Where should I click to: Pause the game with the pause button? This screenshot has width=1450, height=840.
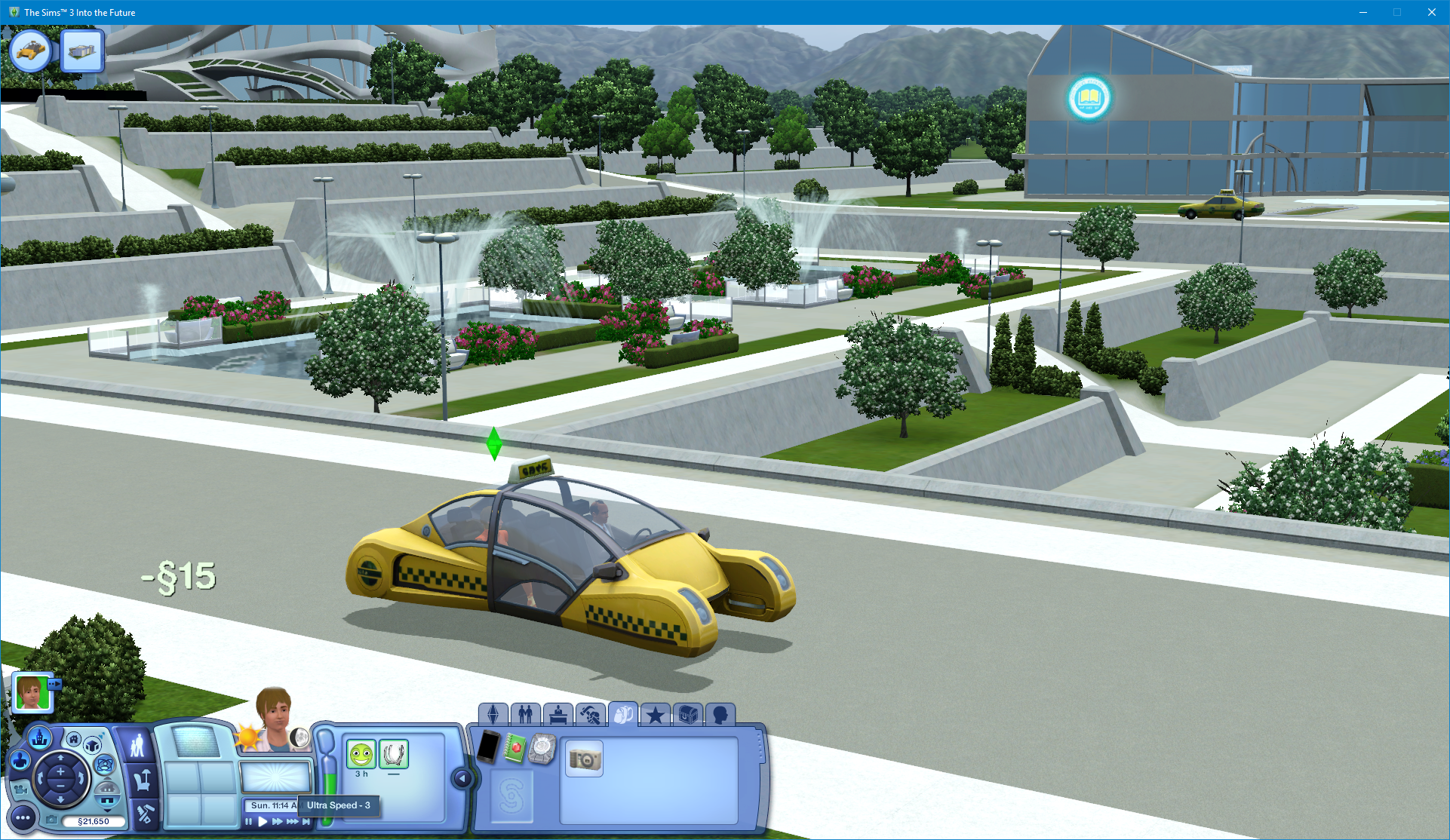[249, 822]
